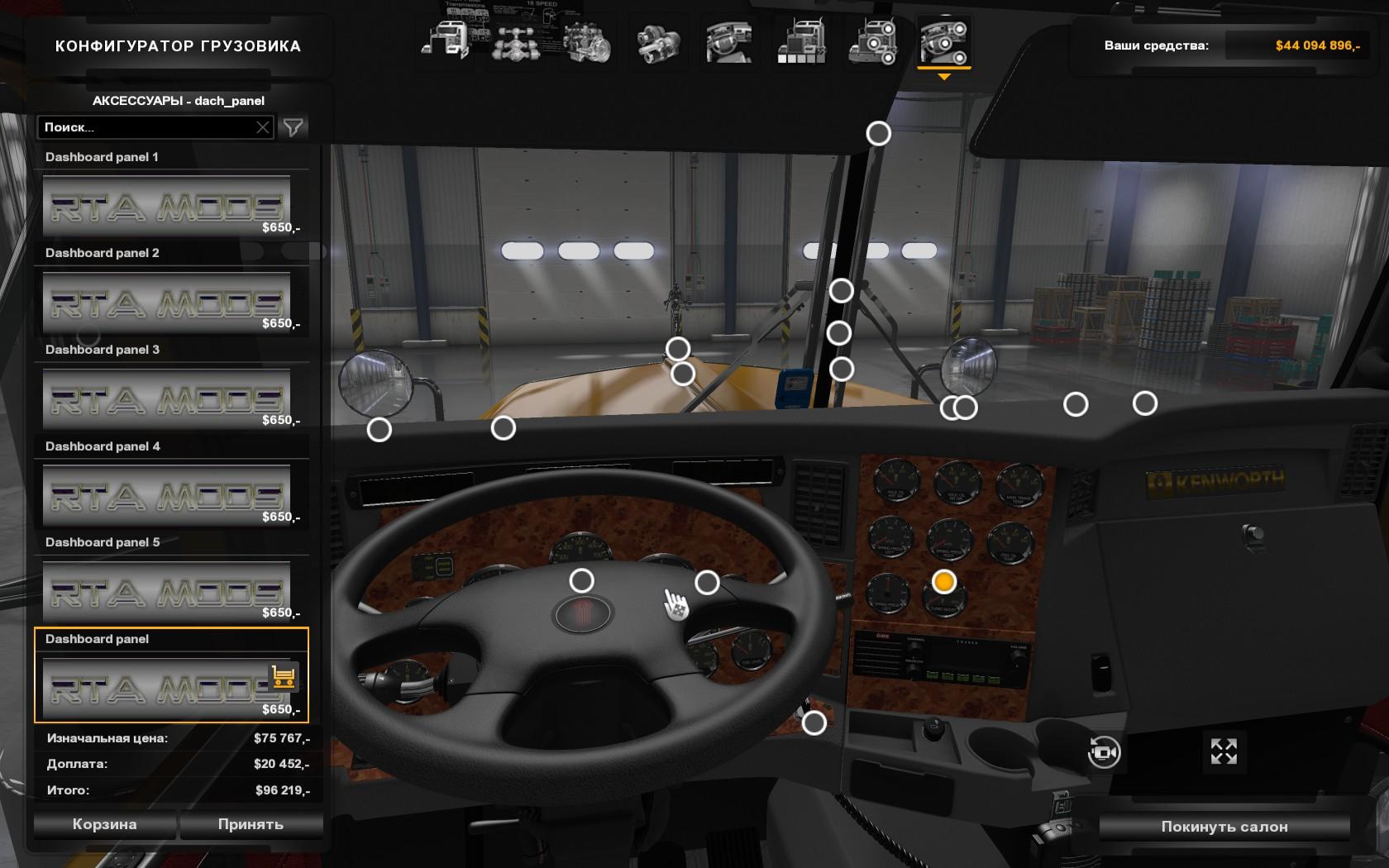Open the exterior accessories tab

[872, 41]
